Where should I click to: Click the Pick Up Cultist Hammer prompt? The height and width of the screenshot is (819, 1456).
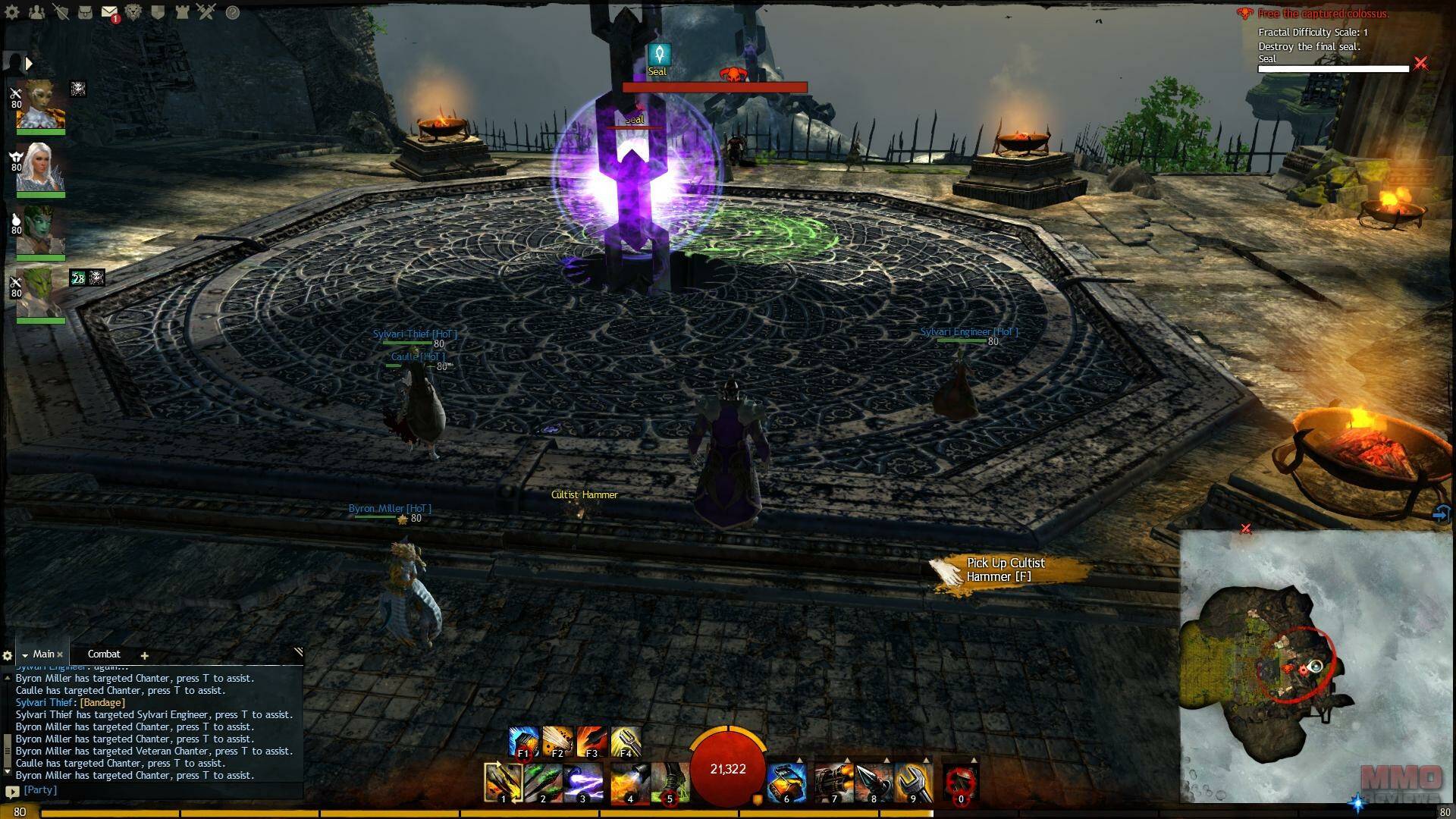point(1005,570)
